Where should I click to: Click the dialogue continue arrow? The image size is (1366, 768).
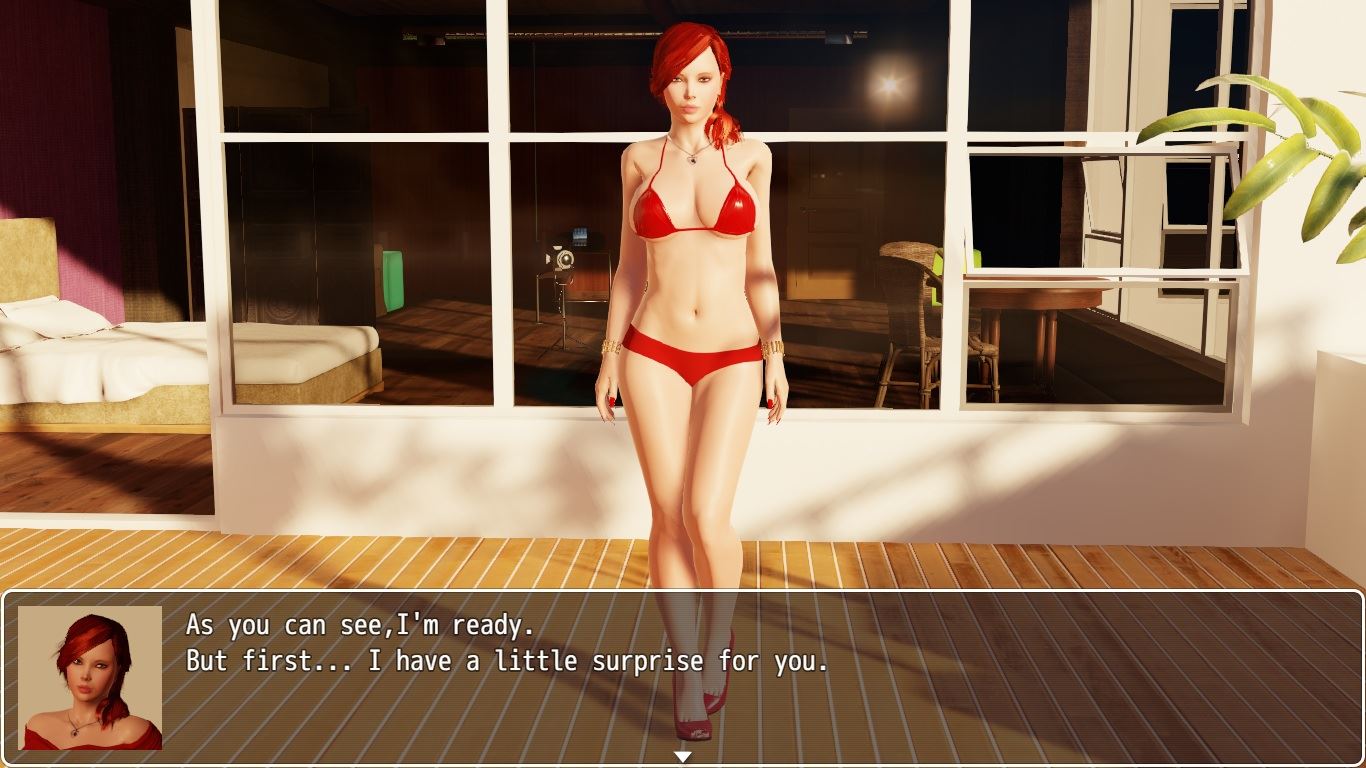click(x=683, y=757)
